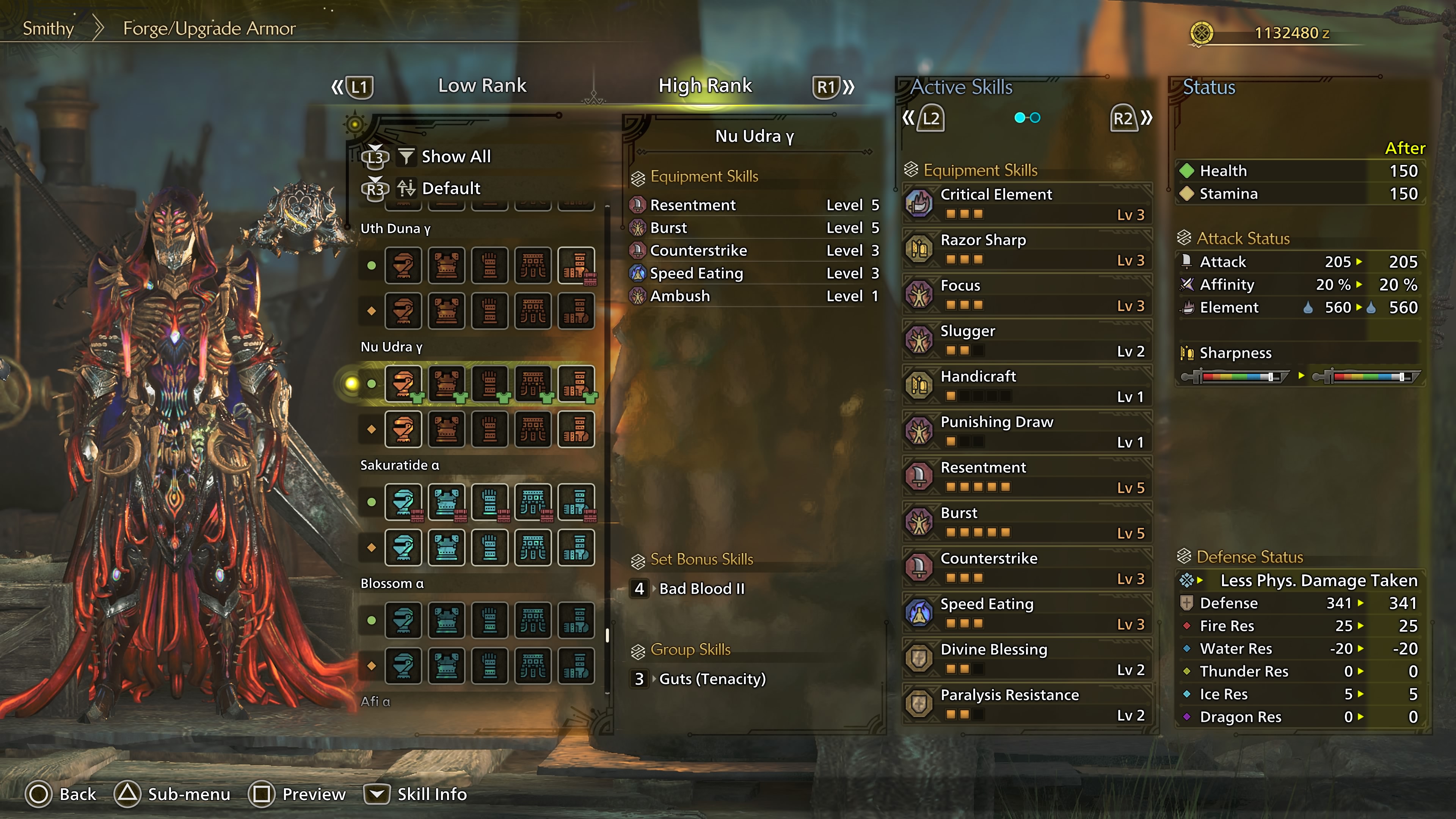View the Bad Blood II set bonus
Viewport: 1456px width, 819px height.
701,588
